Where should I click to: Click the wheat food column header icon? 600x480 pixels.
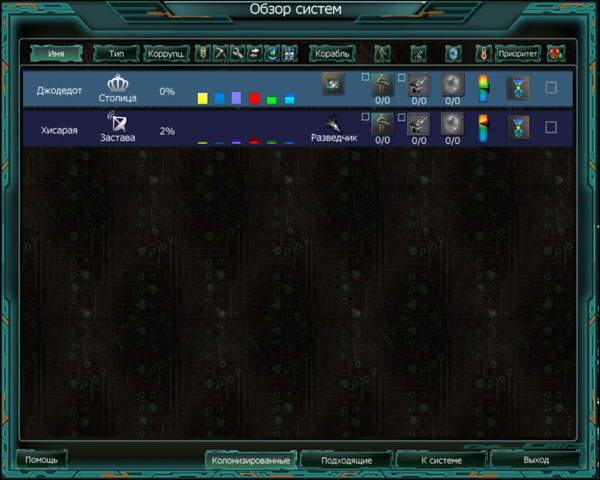[x=202, y=52]
